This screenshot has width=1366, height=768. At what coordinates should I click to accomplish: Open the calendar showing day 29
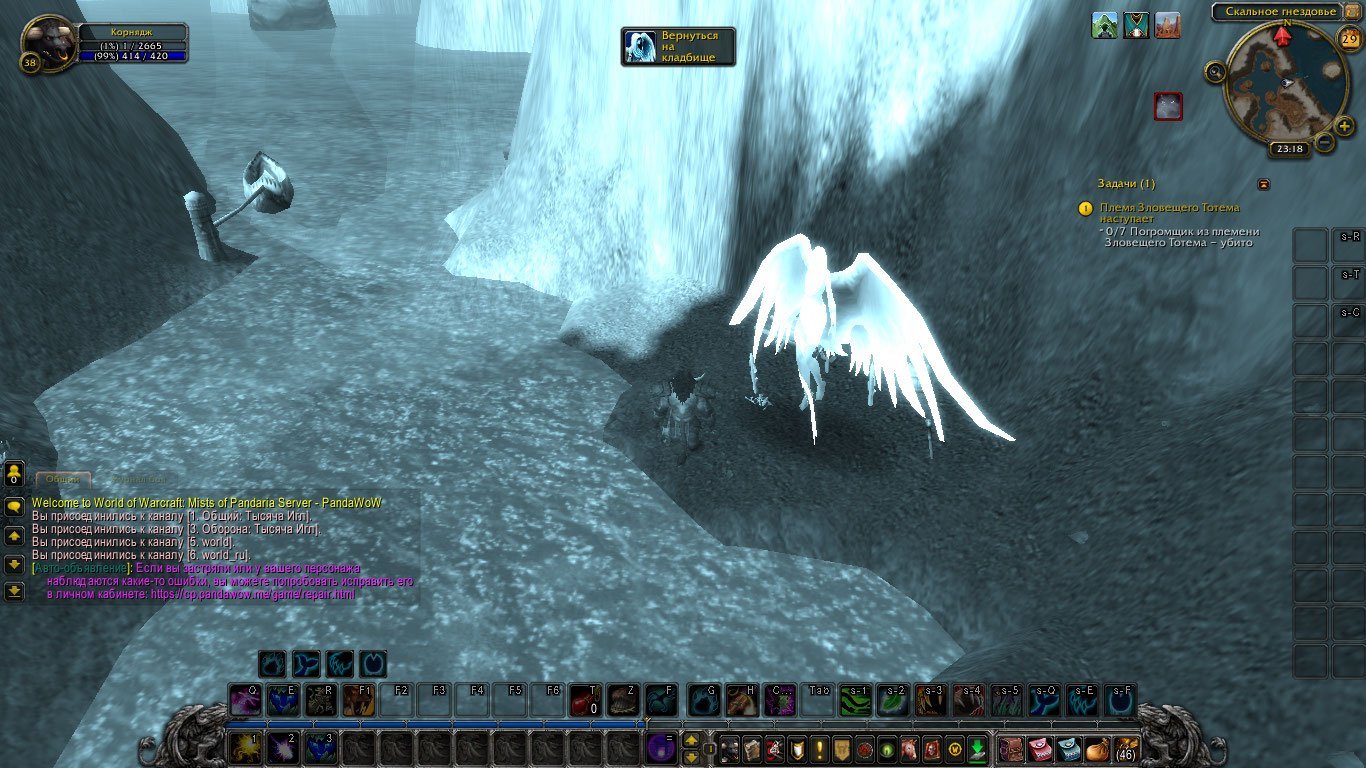click(1349, 39)
